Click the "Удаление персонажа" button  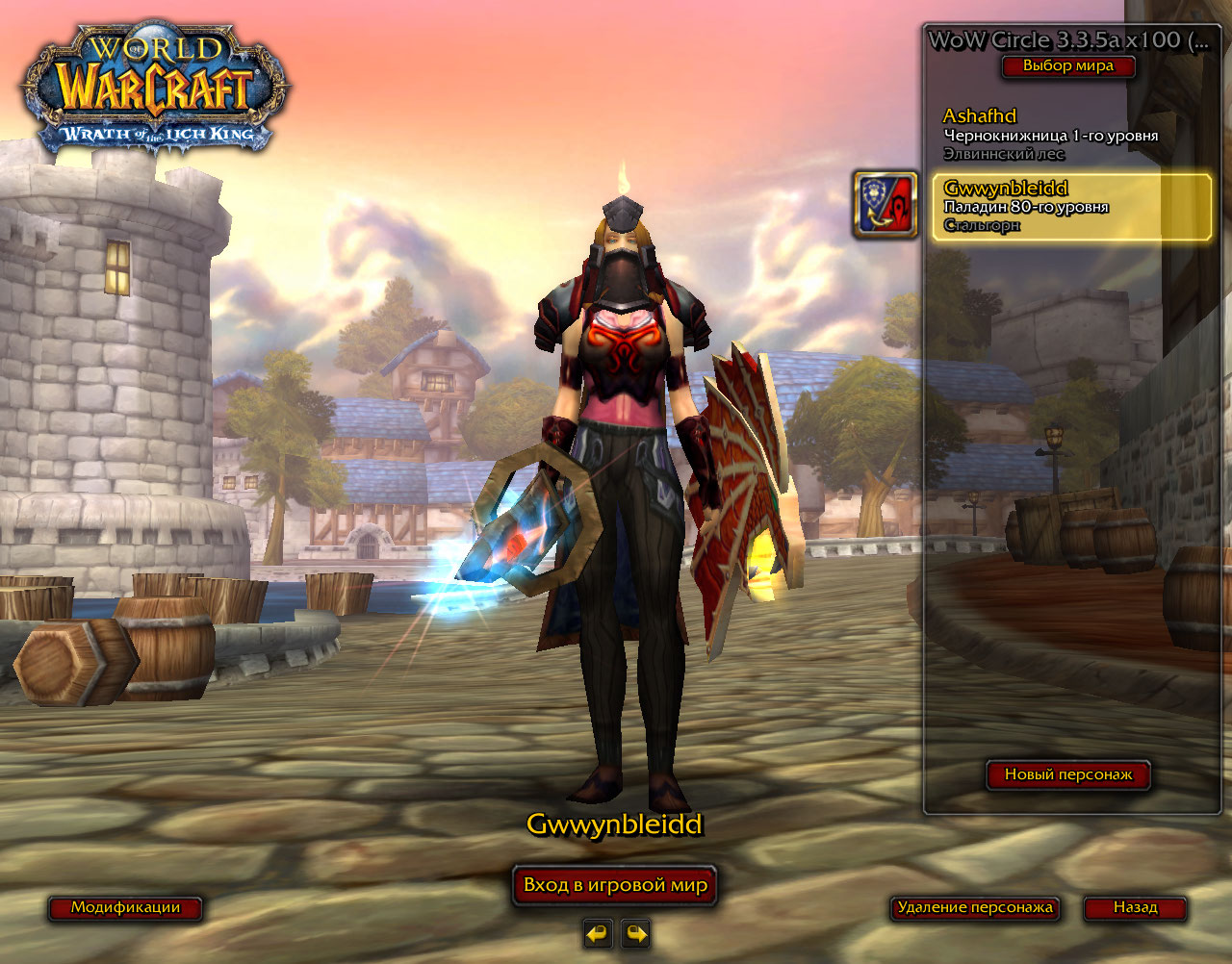975,907
